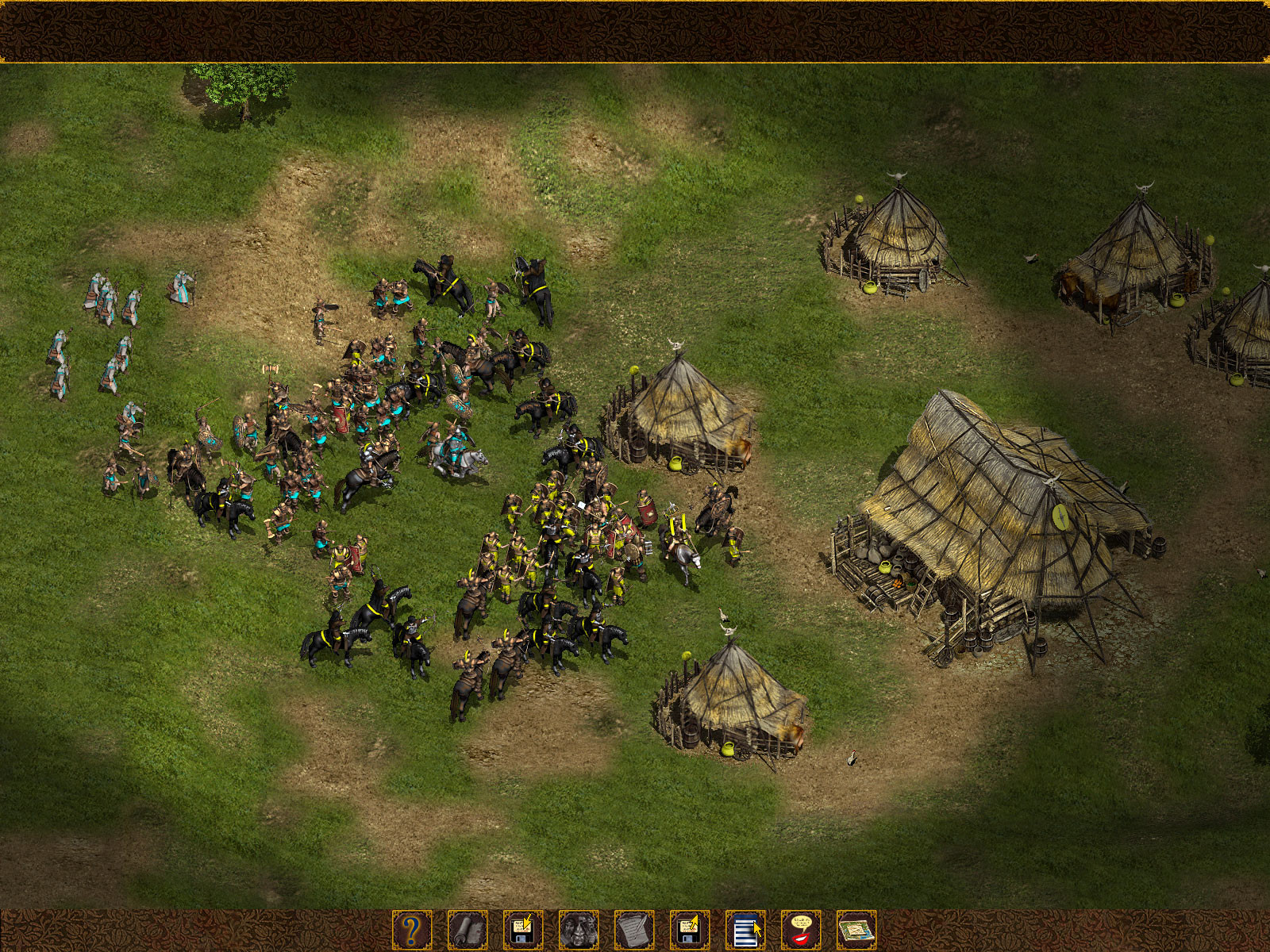The image size is (1270, 952).
Task: Open the taunt smiley speech-bubble icon
Action: click(x=802, y=931)
